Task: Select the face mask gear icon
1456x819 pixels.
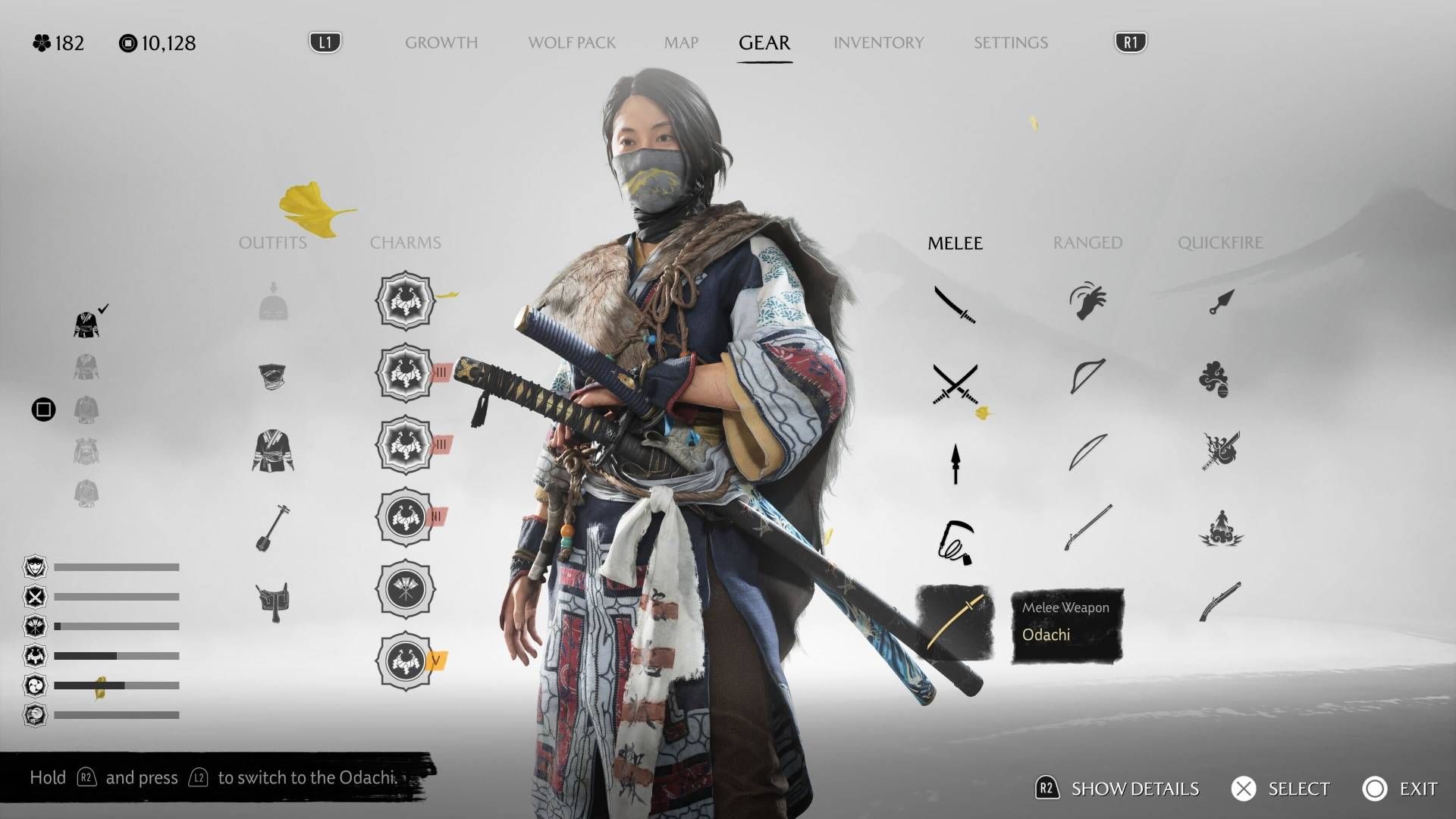Action: click(x=271, y=375)
